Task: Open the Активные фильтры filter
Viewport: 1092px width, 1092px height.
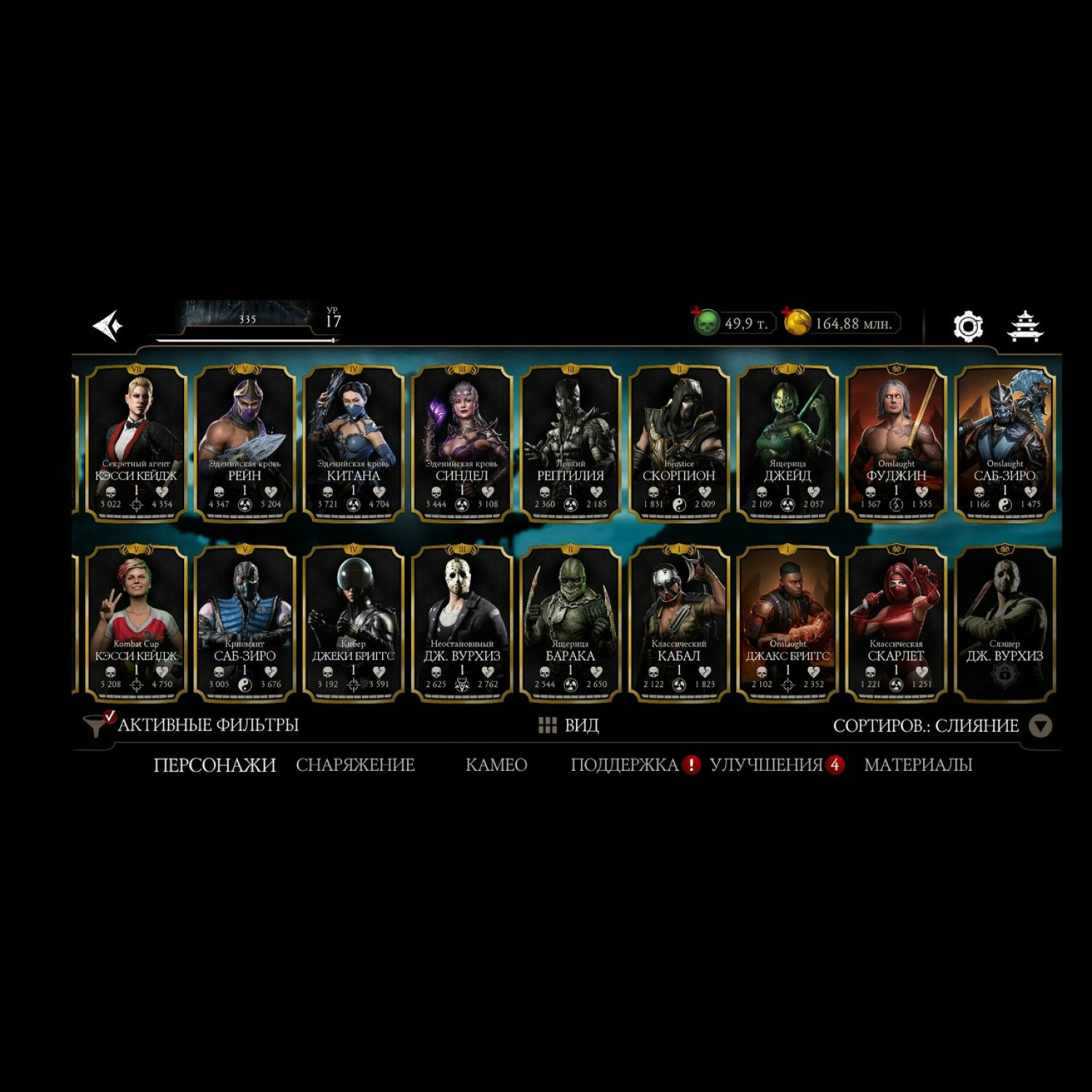Action: pyautogui.click(x=192, y=725)
